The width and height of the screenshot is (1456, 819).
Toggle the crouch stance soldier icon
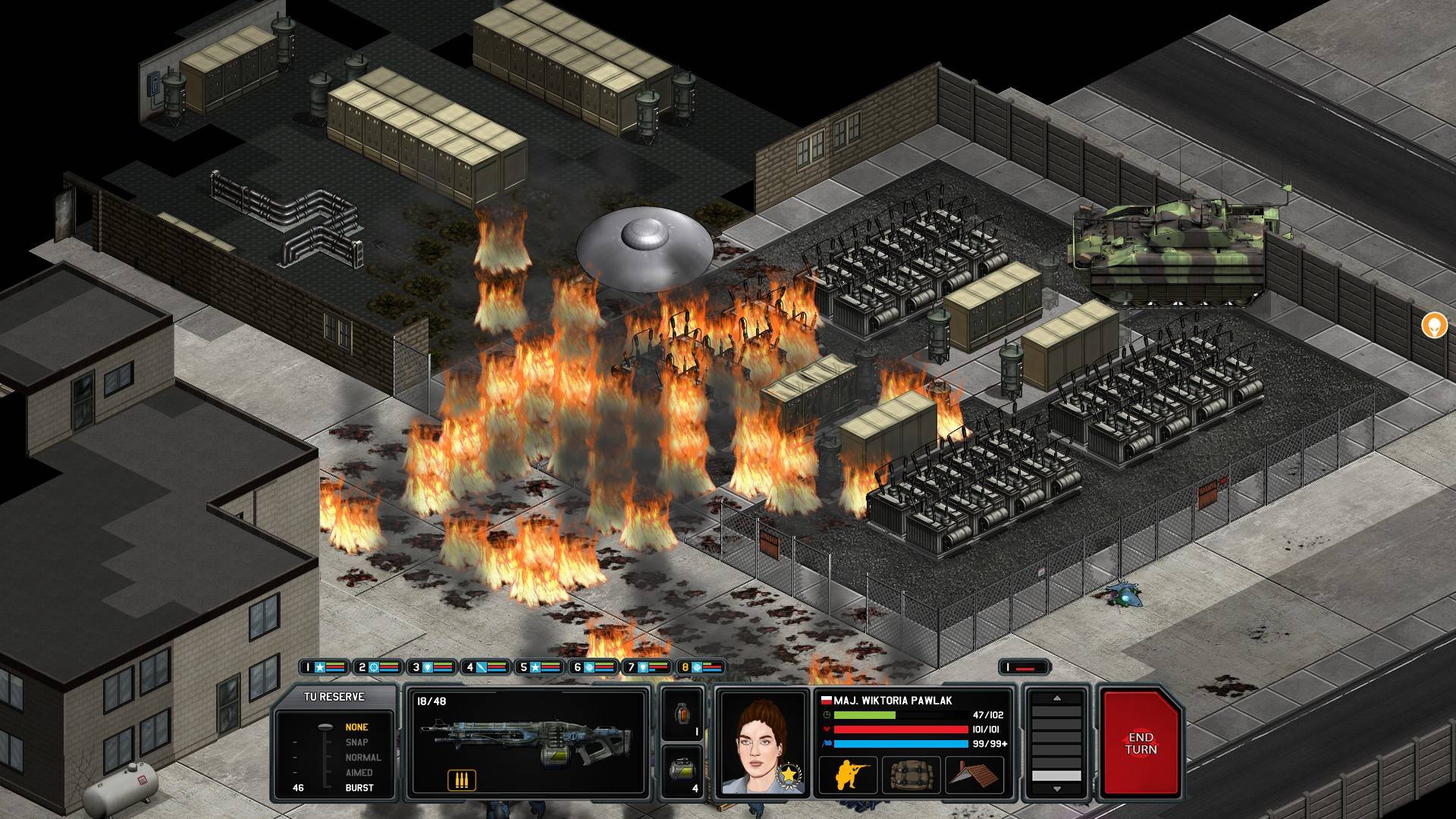coord(848,775)
